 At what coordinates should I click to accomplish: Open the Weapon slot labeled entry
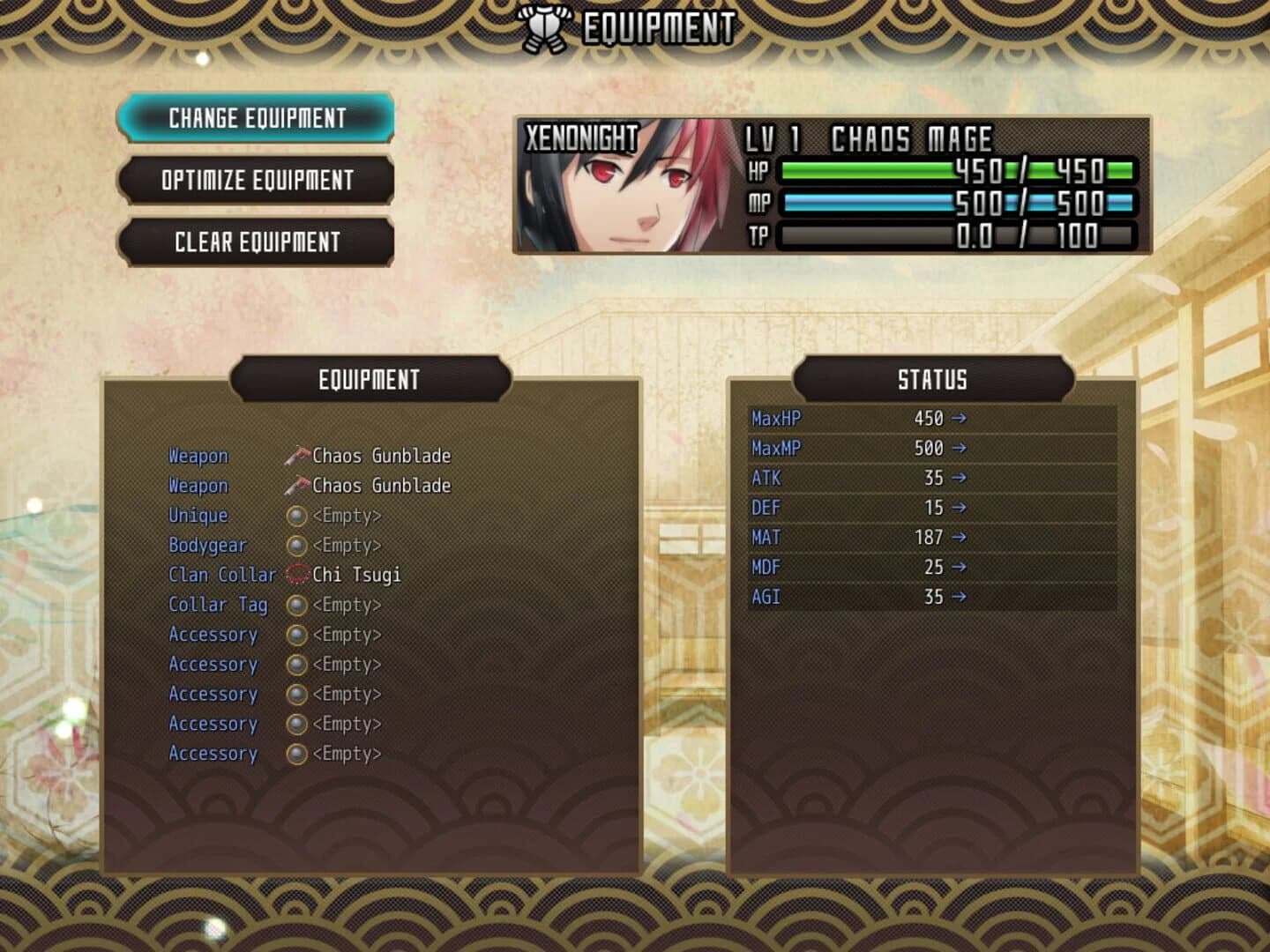(198, 455)
